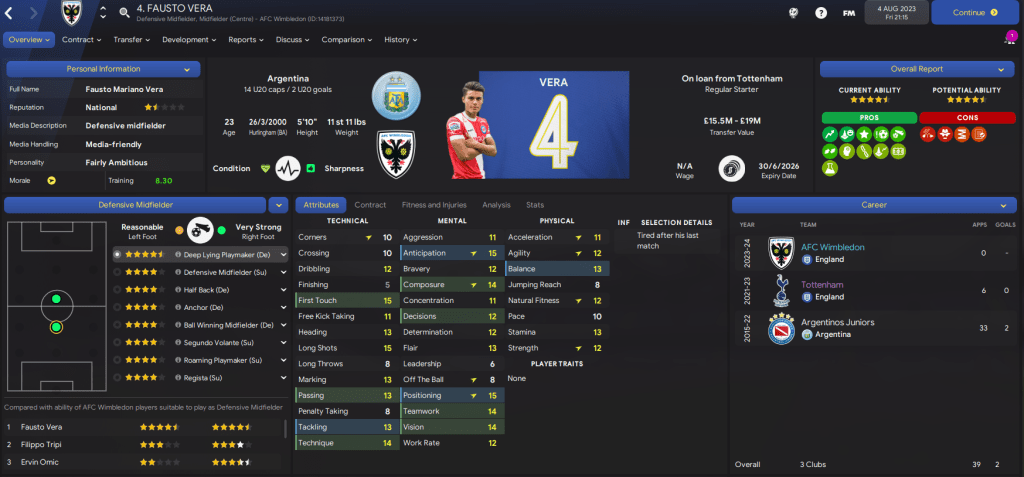Select the Attributes tab

[x=320, y=204]
